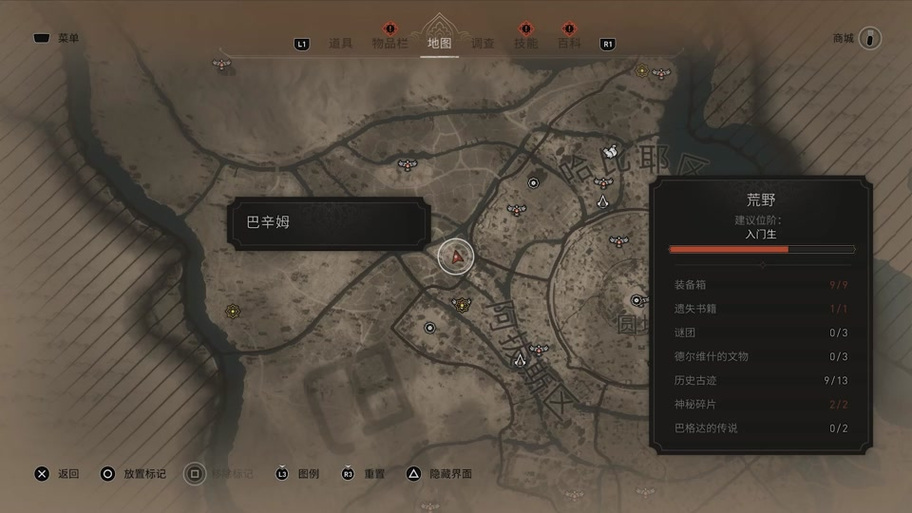
Task: Click the white horse marker on the map
Action: 610,152
